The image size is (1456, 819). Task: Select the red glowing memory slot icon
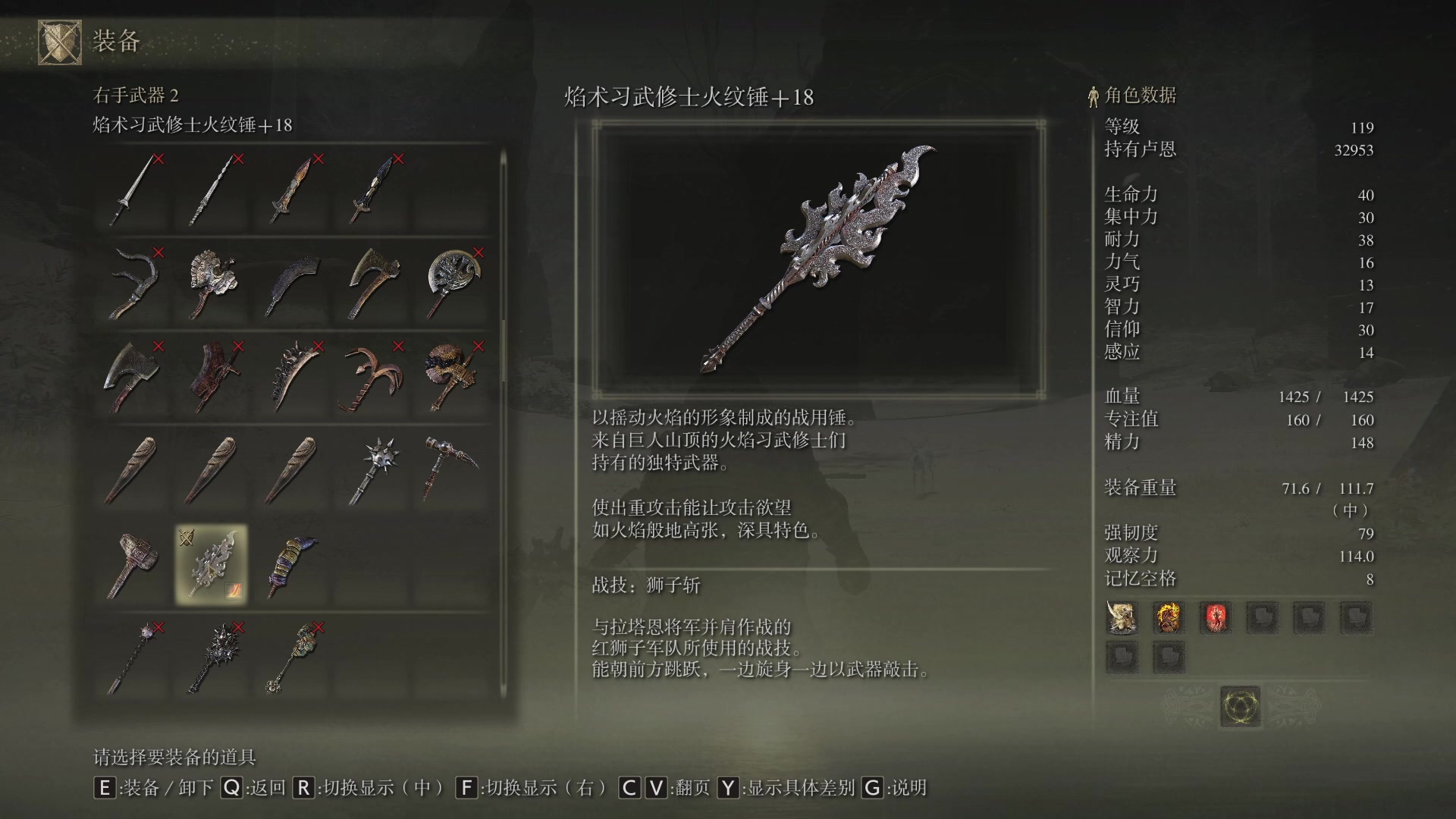(x=1215, y=618)
